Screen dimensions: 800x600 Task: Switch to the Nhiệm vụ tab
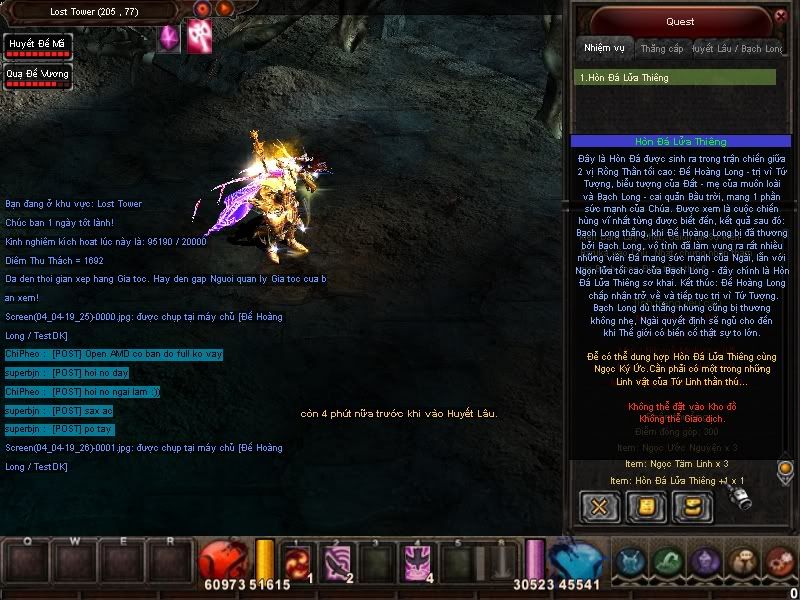coord(603,48)
